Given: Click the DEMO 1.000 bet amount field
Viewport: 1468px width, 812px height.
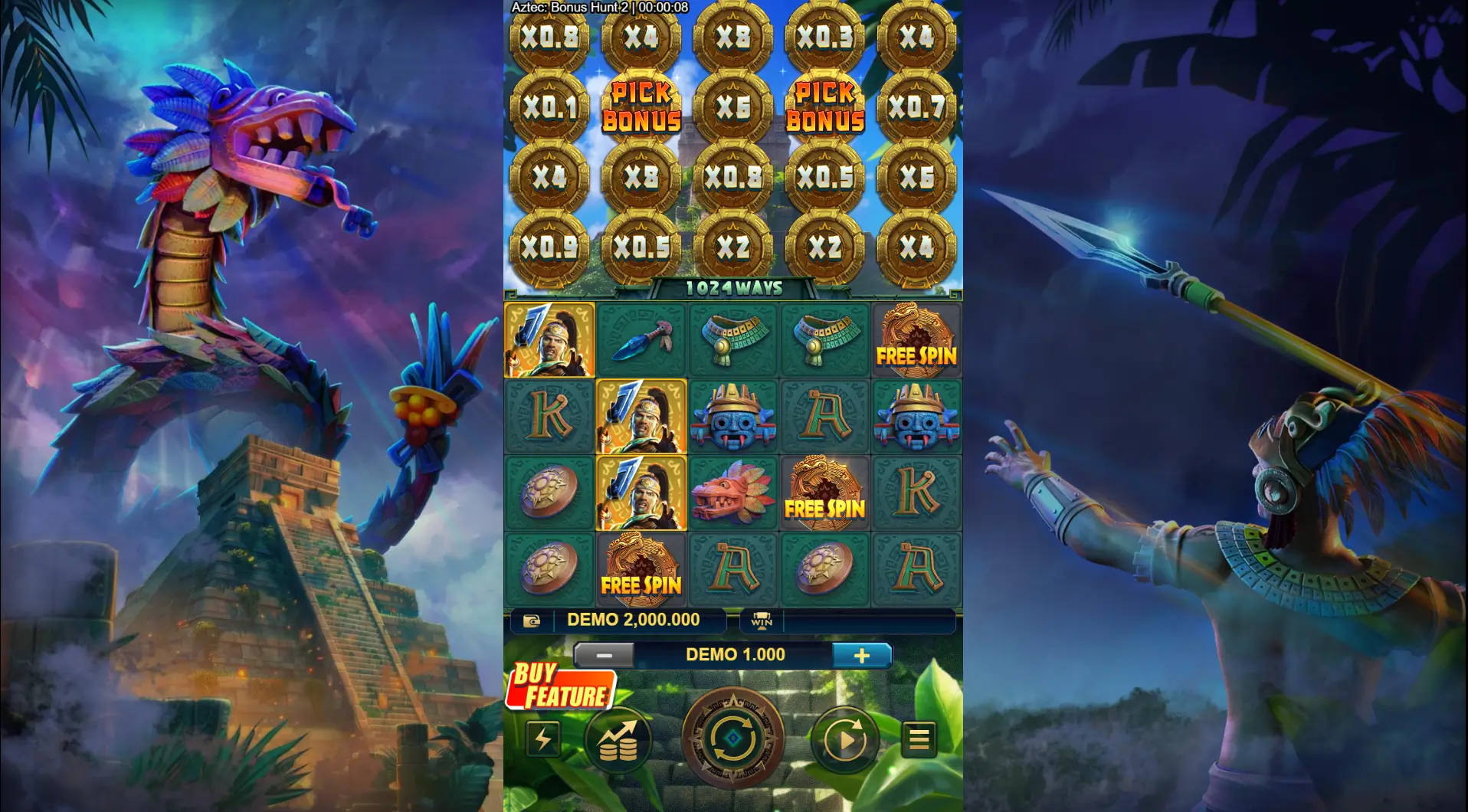Looking at the screenshot, I should click(x=734, y=655).
